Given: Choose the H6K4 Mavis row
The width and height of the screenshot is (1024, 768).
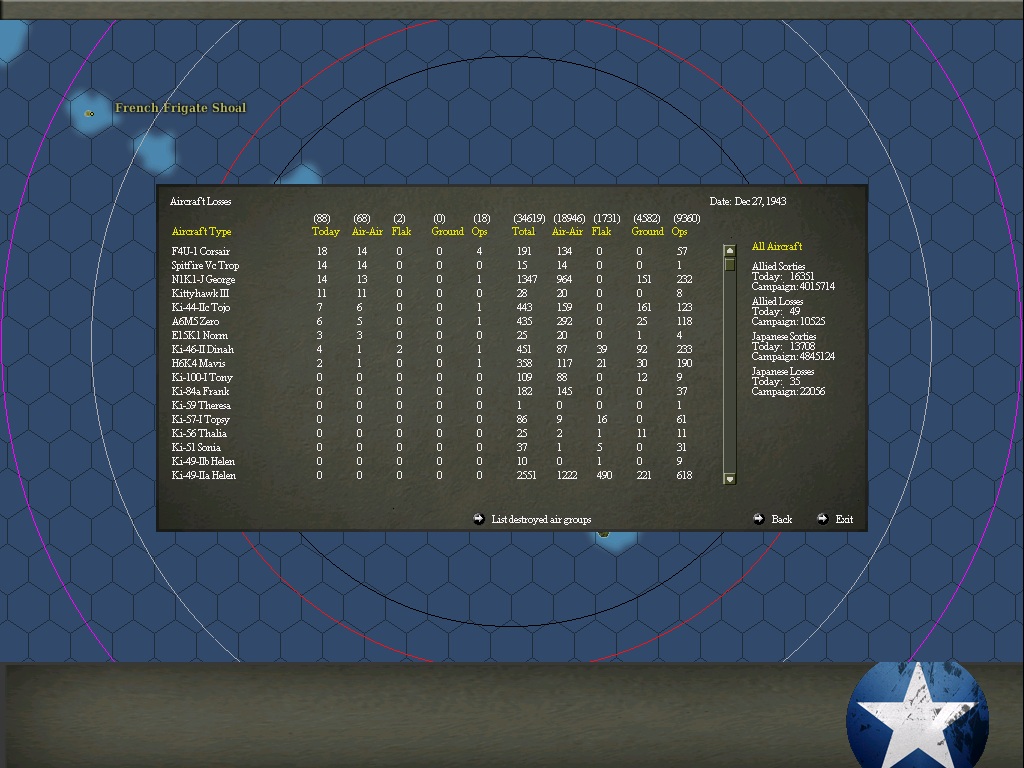Looking at the screenshot, I should point(198,364).
